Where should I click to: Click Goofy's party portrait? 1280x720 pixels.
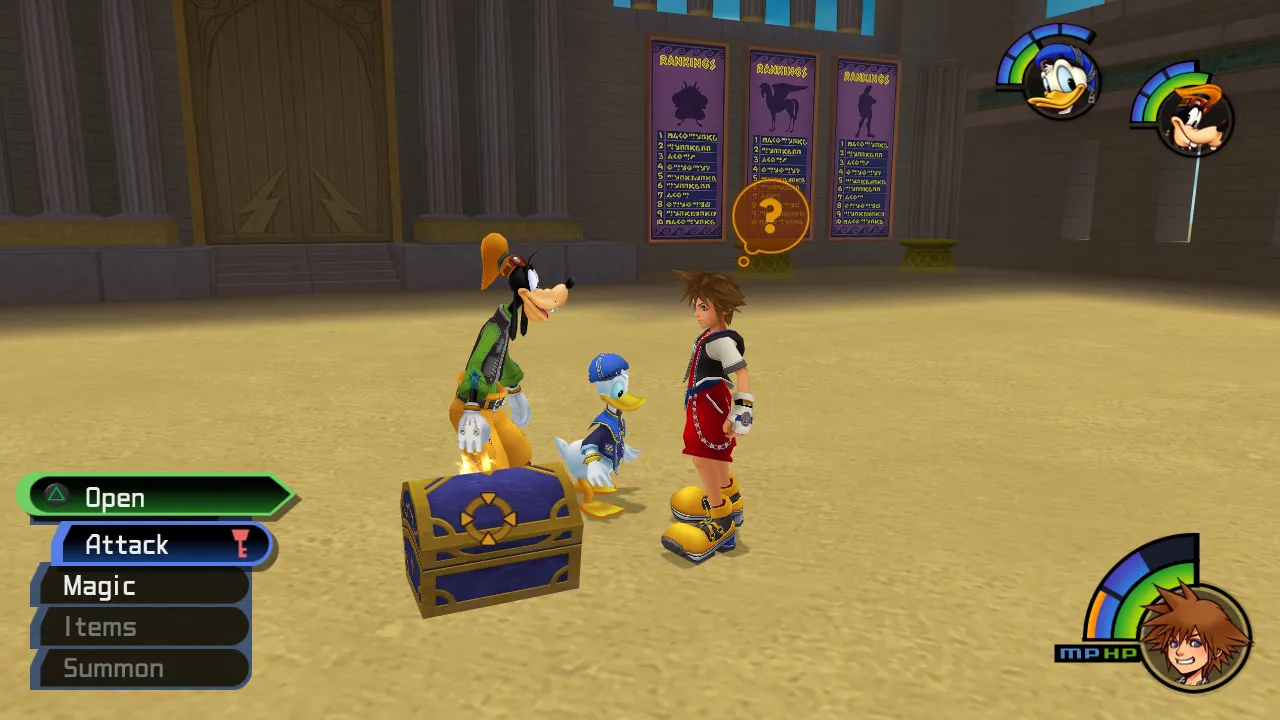coord(1196,118)
